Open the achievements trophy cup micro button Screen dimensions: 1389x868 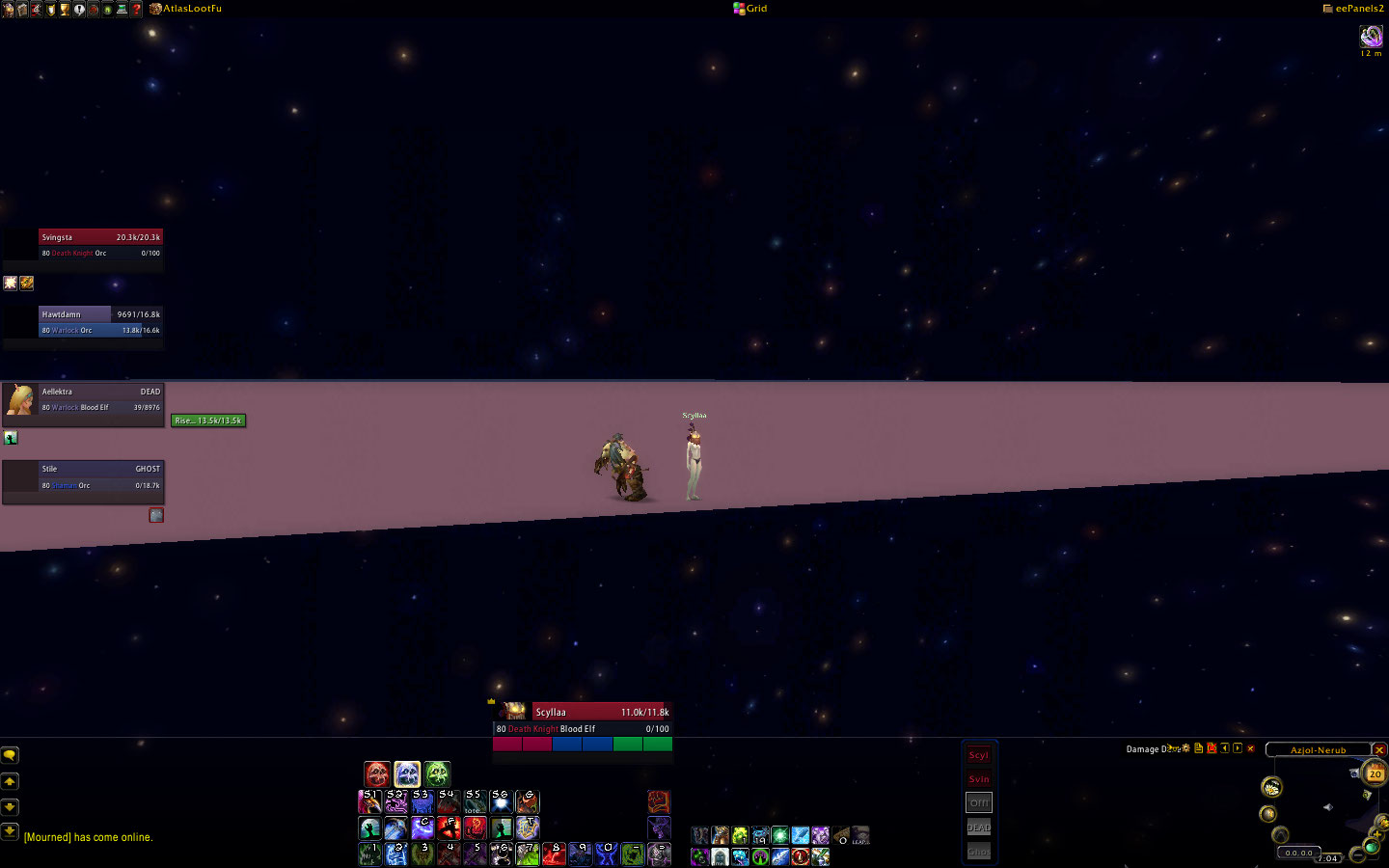(x=65, y=9)
